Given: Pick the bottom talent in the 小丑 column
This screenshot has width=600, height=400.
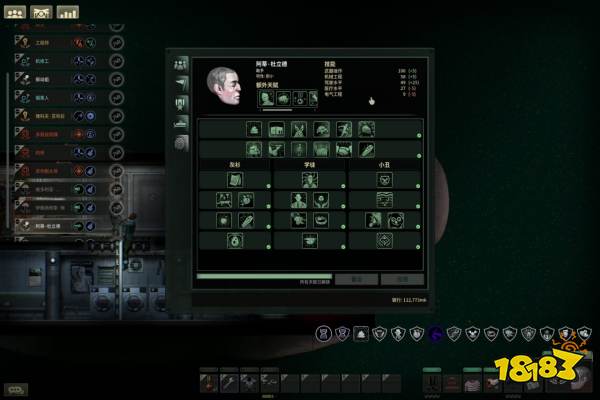Looking at the screenshot, I should (385, 241).
